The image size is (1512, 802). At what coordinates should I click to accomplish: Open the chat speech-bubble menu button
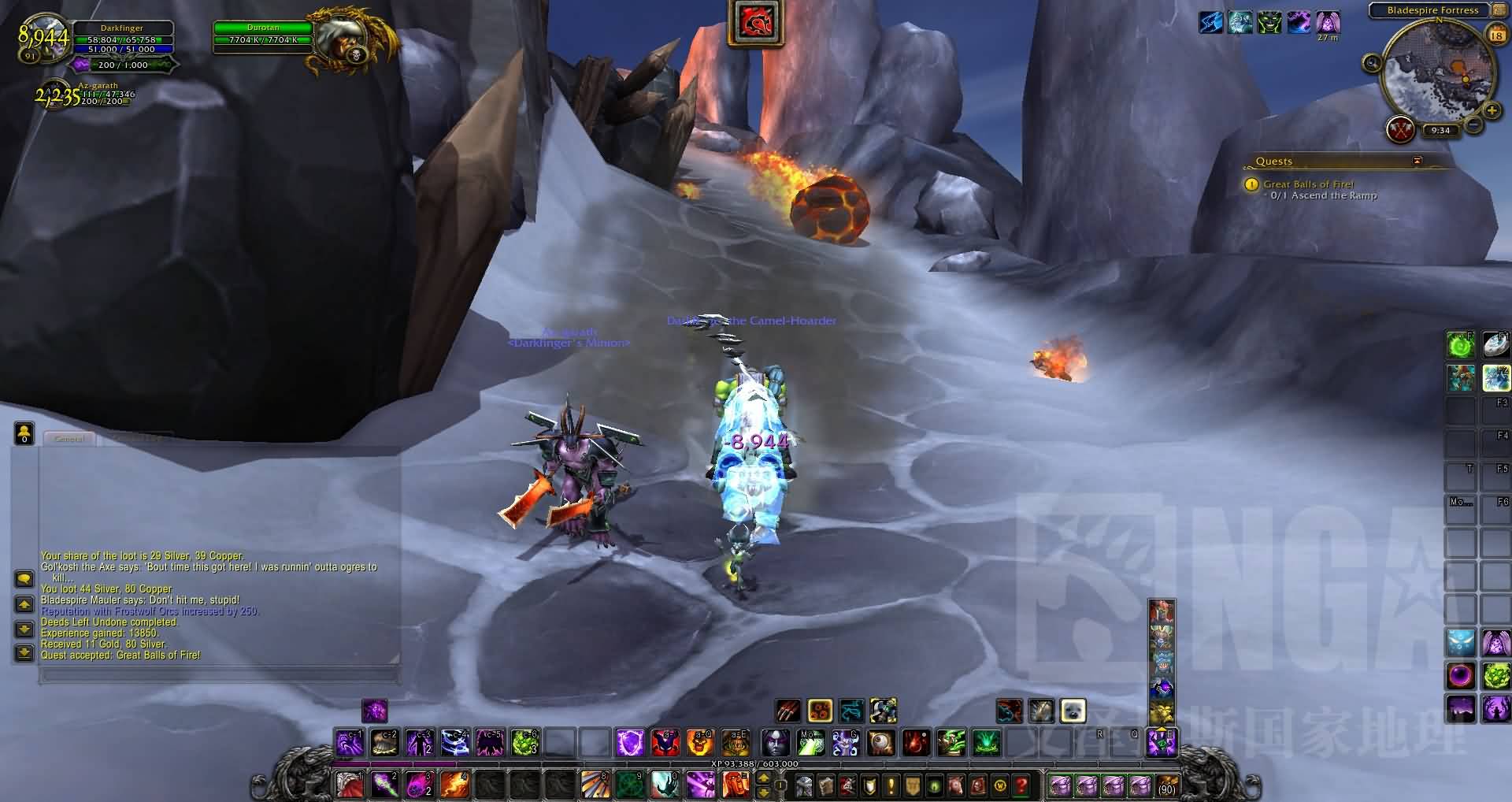[24, 579]
